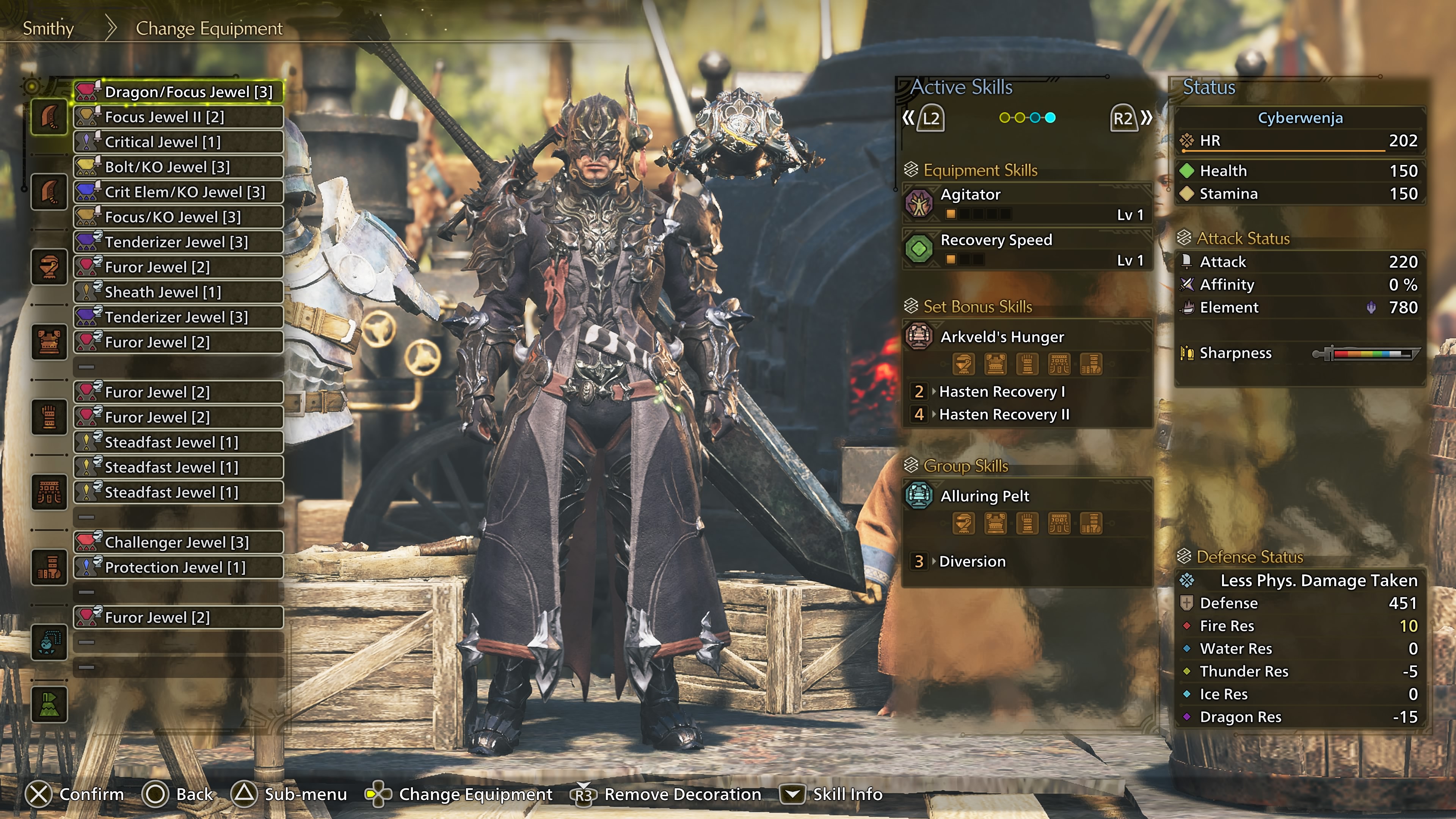1456x819 pixels.
Task: Choose the Focus Jewel II [2] slot
Action: point(179,117)
